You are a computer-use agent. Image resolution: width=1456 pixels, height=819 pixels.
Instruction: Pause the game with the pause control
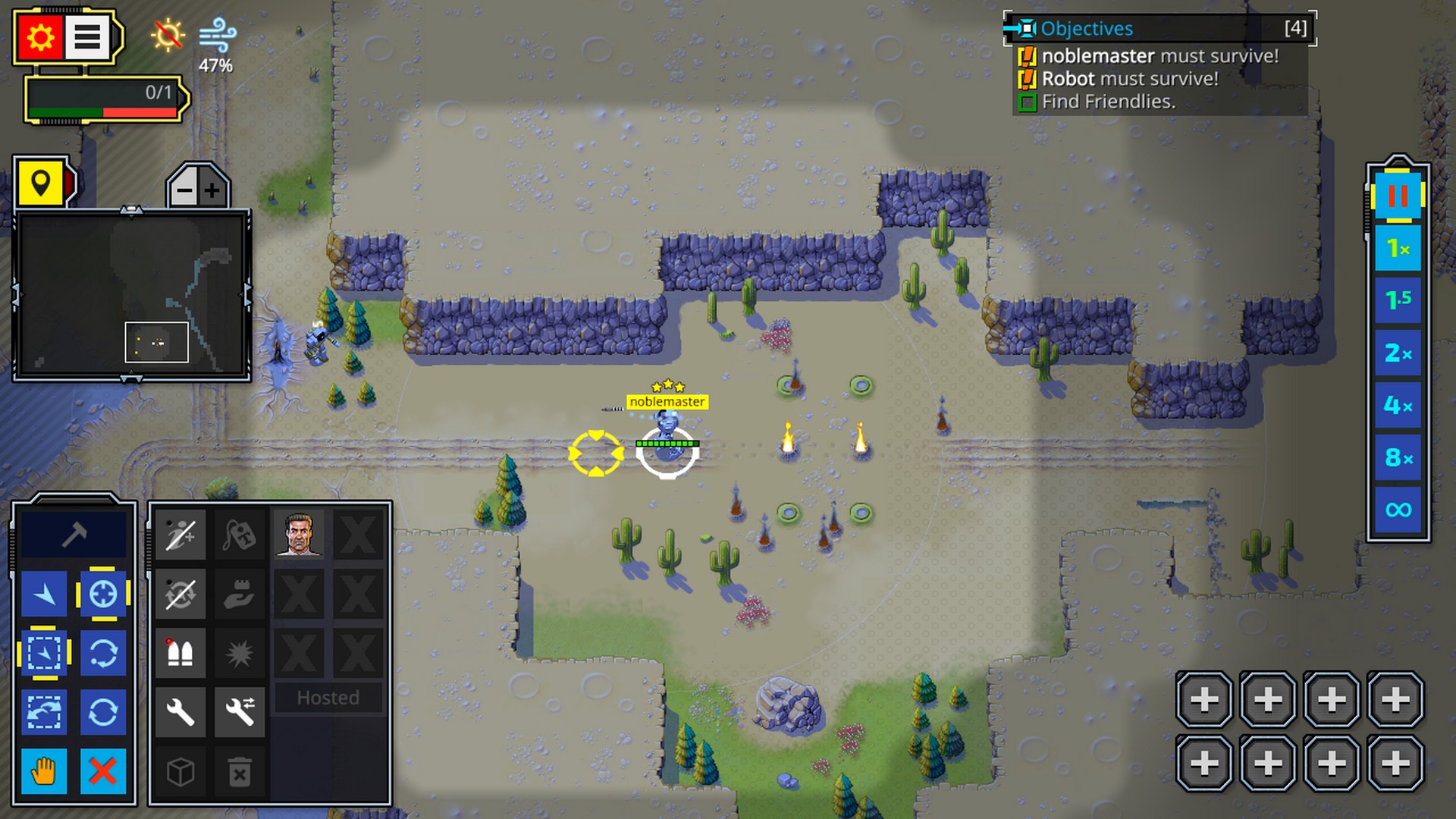tap(1399, 194)
